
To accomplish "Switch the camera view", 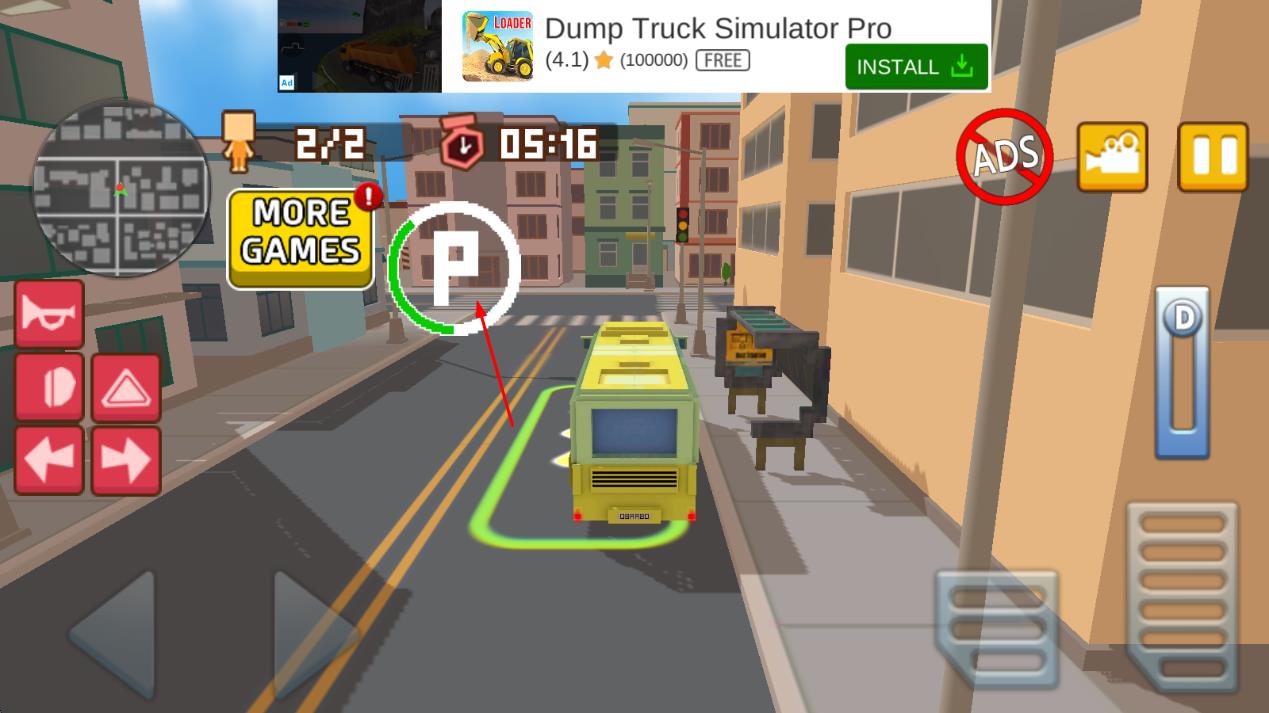I will click(1112, 157).
